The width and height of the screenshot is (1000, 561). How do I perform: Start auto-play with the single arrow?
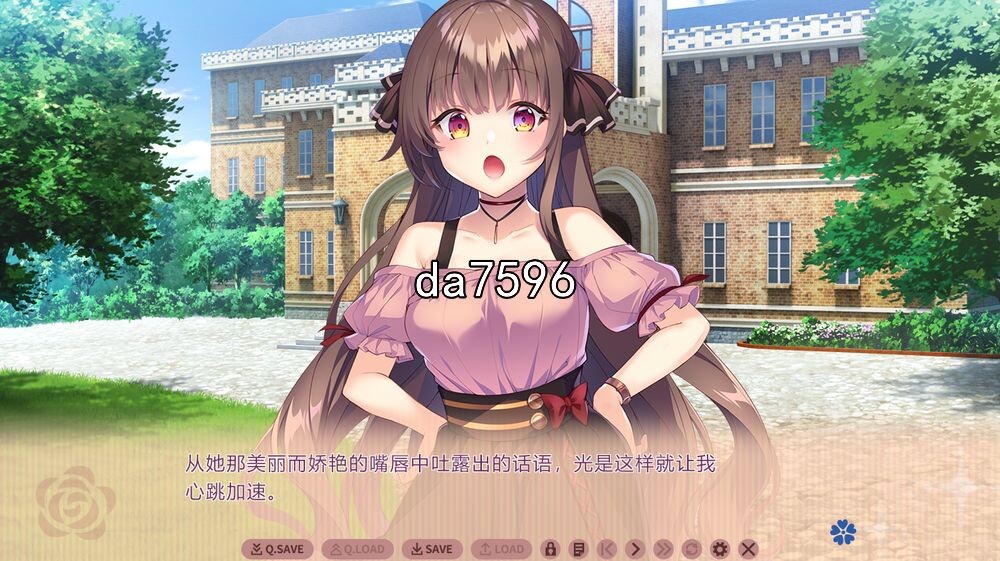[635, 549]
